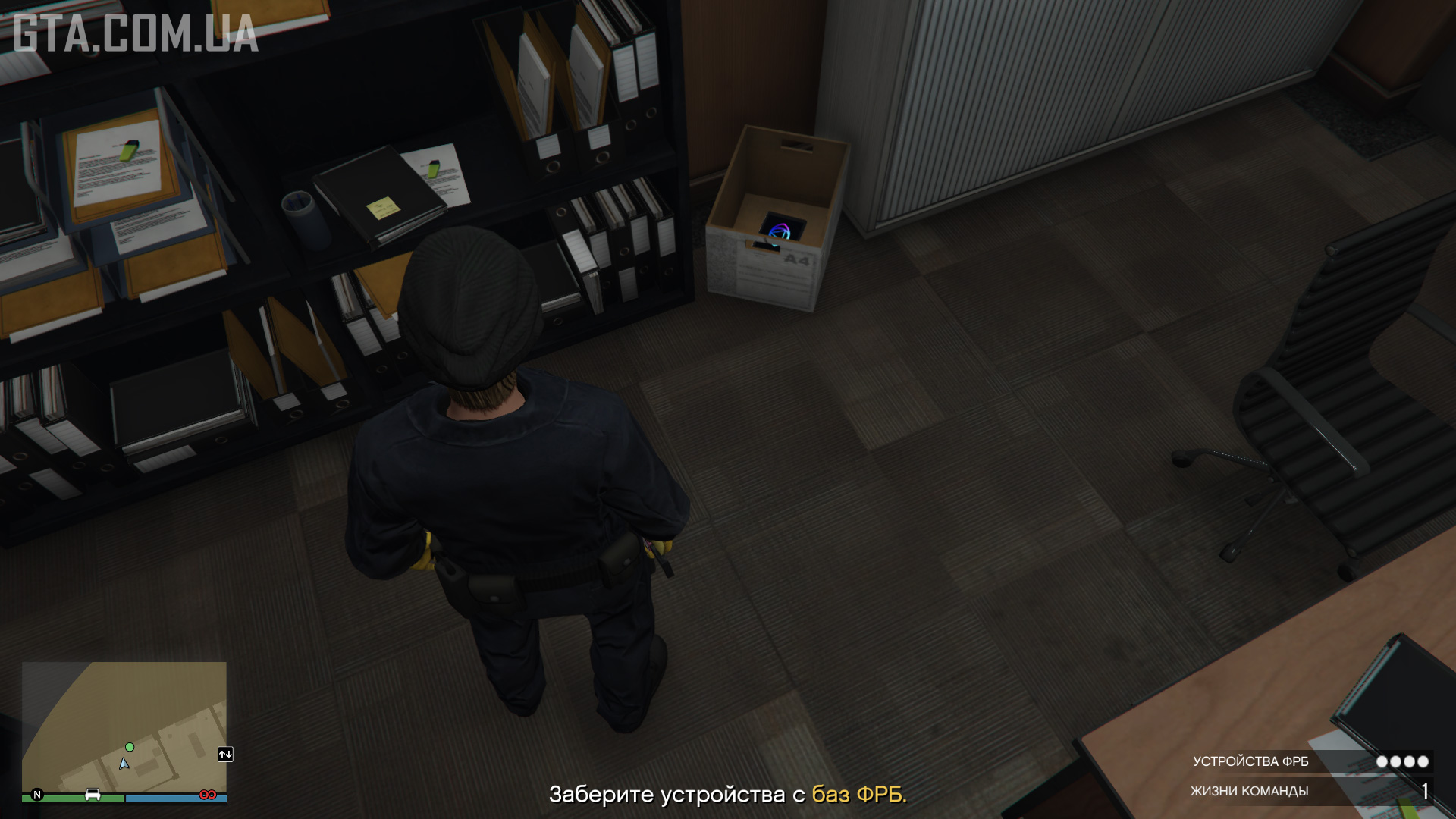Screen dimensions: 1456x819
Task: Click the first white dot next to УСТРОЙСТВА ФРБ
Action: 1382,762
